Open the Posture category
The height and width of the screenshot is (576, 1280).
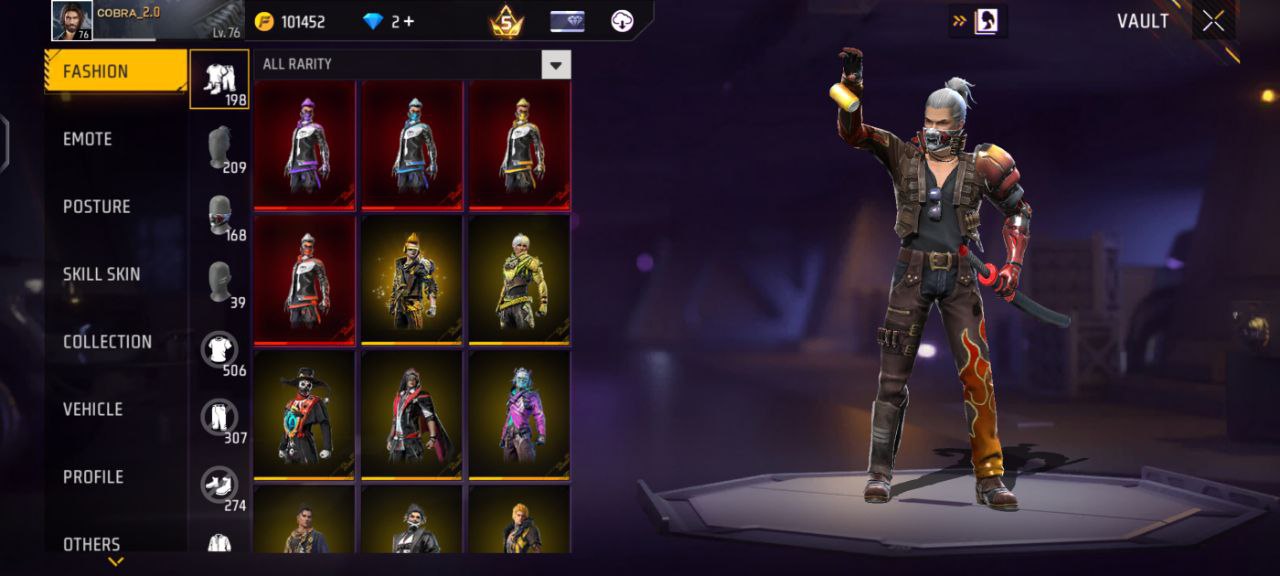click(x=97, y=207)
